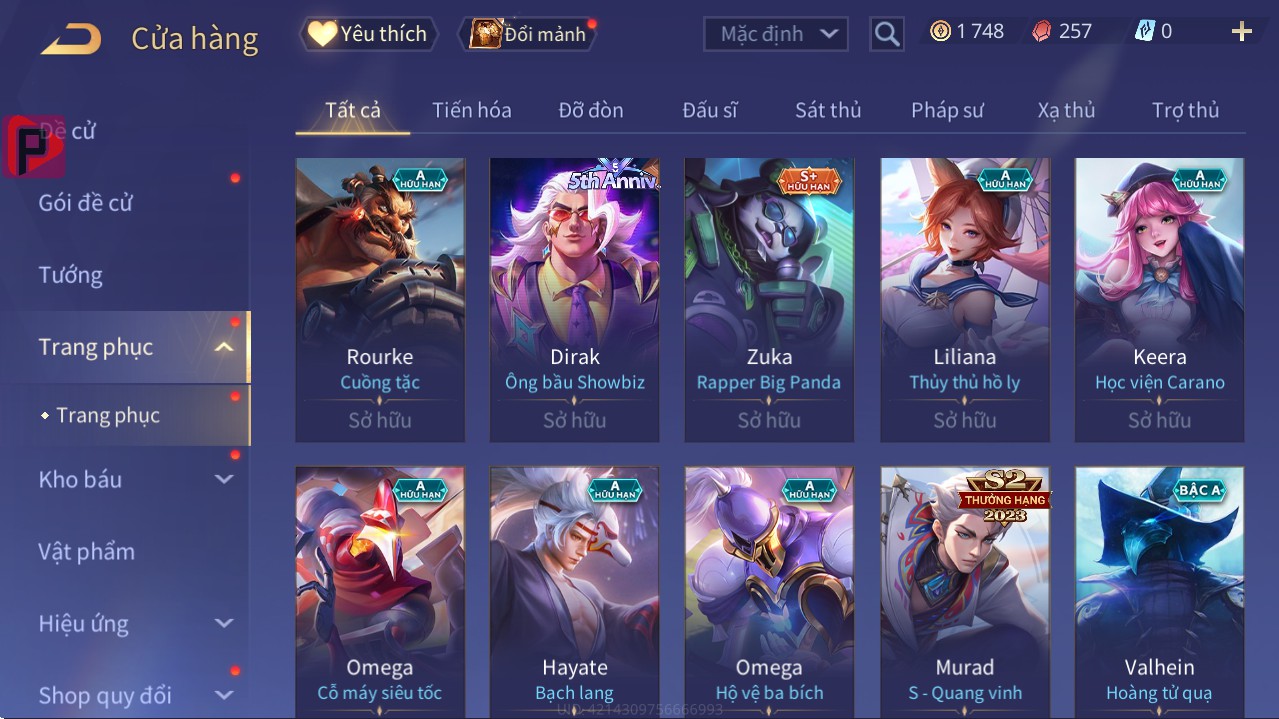This screenshot has height=719, width=1279.
Task: Expand the Kho báu section
Action: (x=224, y=479)
